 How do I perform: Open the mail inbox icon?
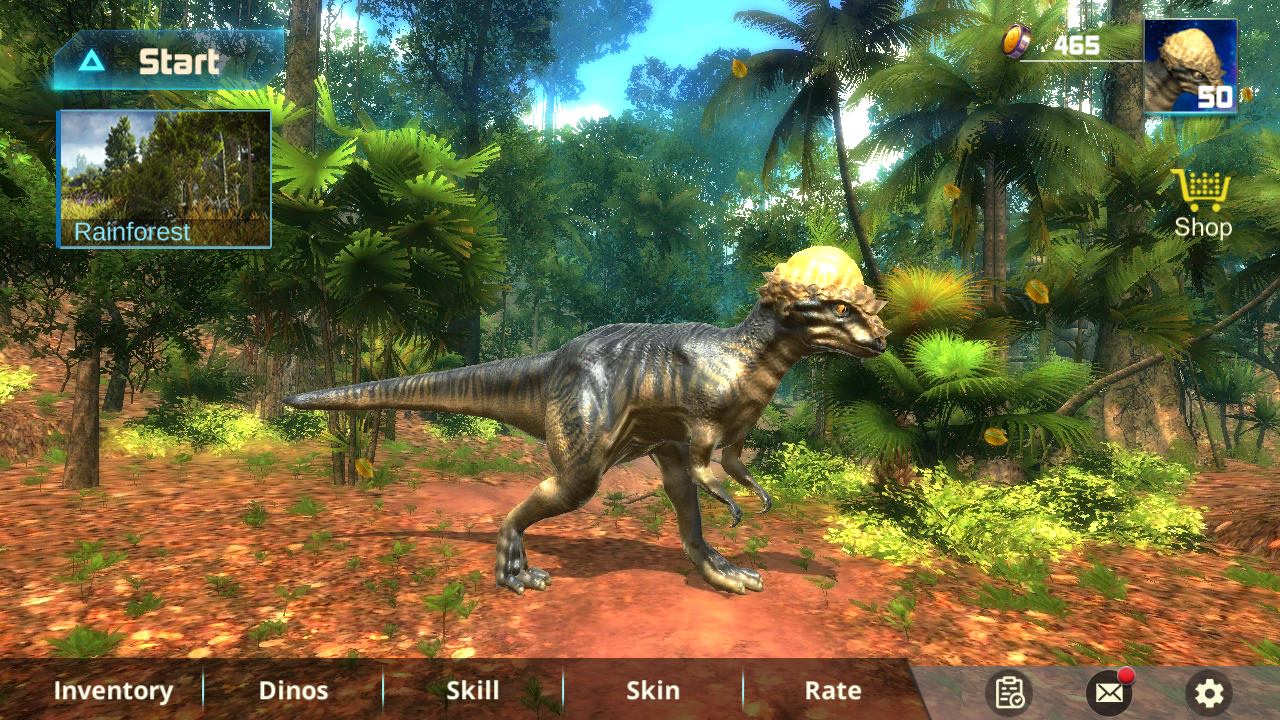[1109, 694]
